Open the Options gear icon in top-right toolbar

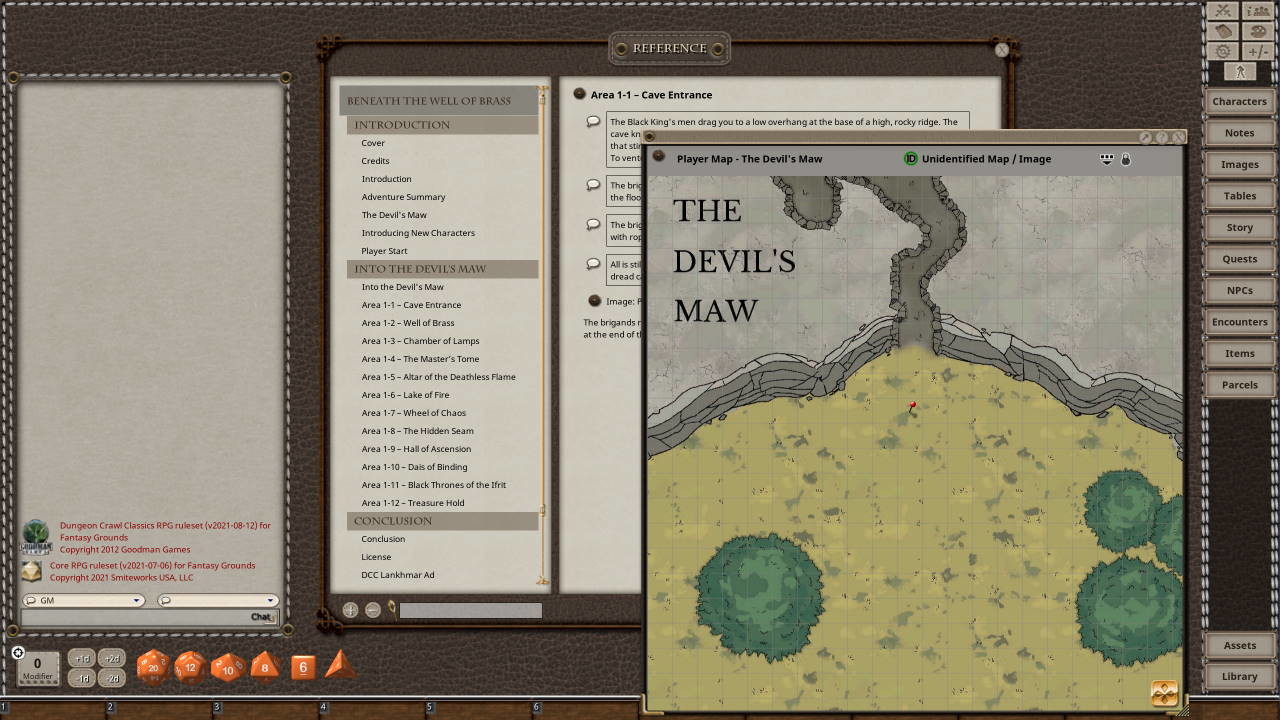[1222, 50]
